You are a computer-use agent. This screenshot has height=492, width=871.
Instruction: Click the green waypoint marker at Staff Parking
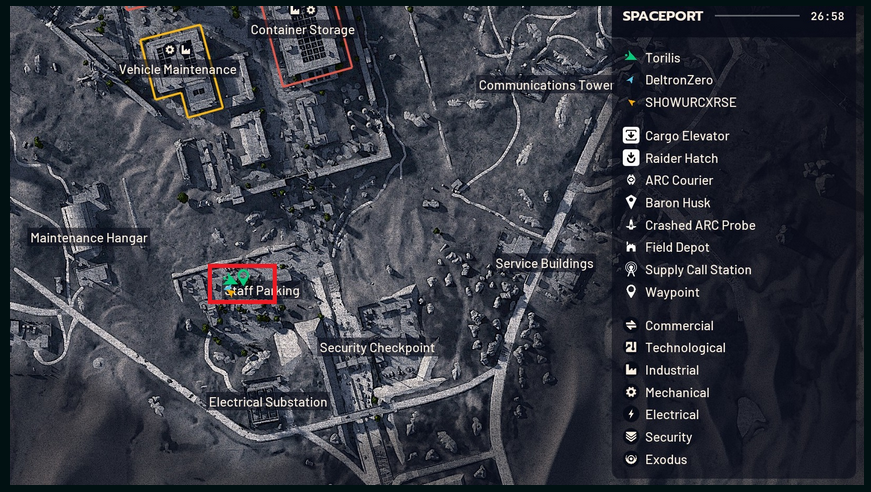(243, 276)
